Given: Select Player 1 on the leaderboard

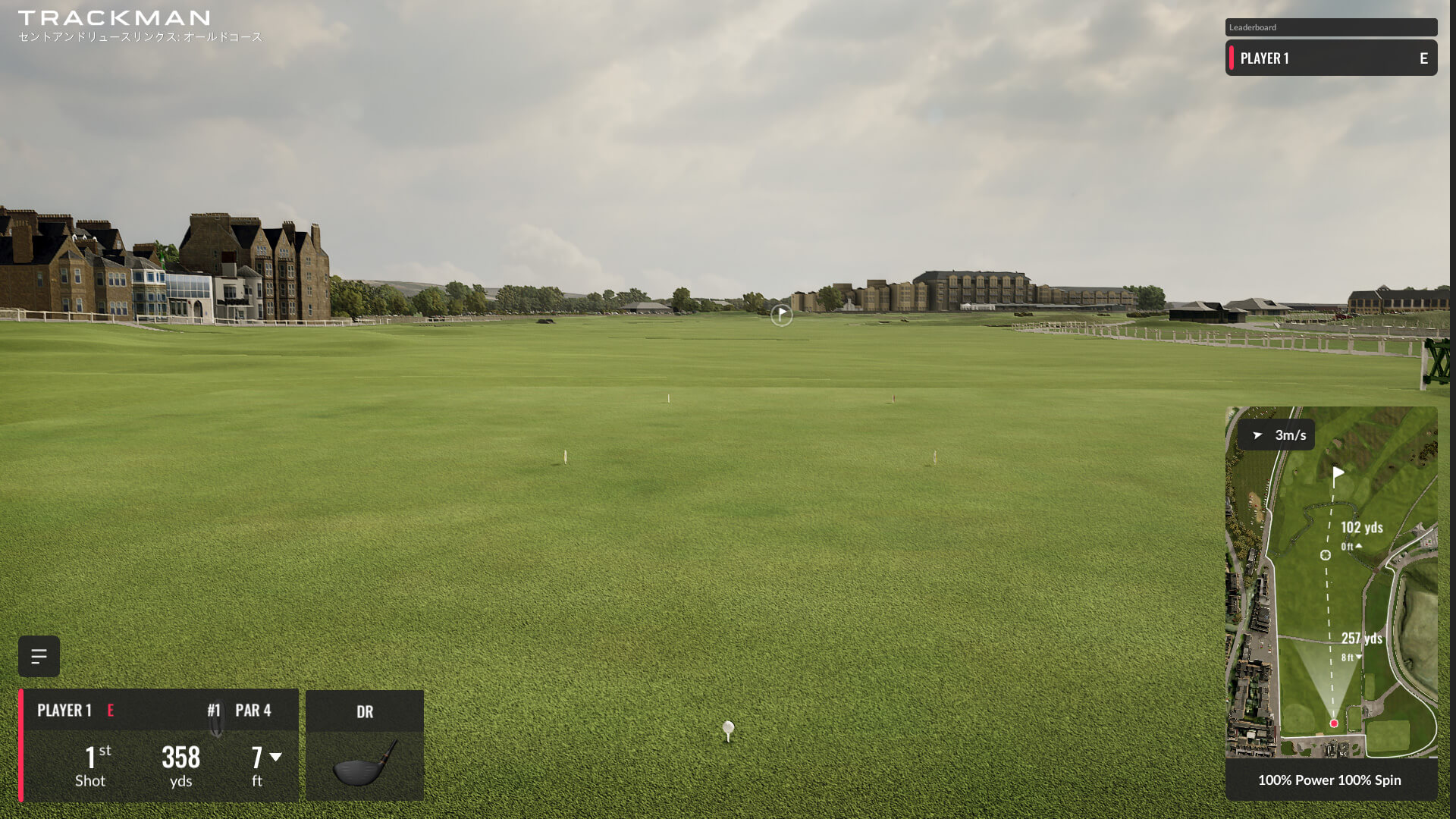Looking at the screenshot, I should 1331,58.
